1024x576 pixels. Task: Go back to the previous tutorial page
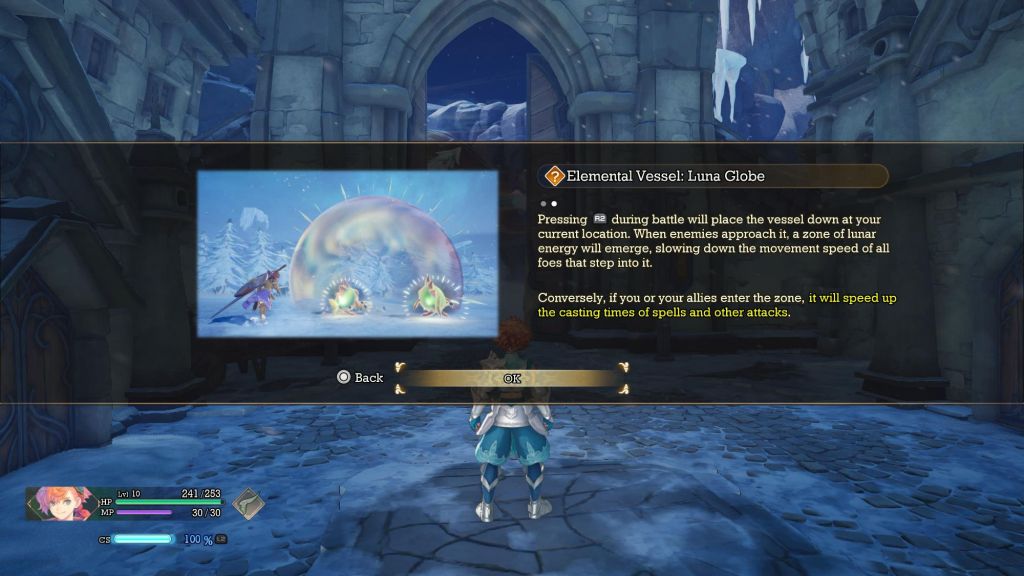[x=361, y=378]
